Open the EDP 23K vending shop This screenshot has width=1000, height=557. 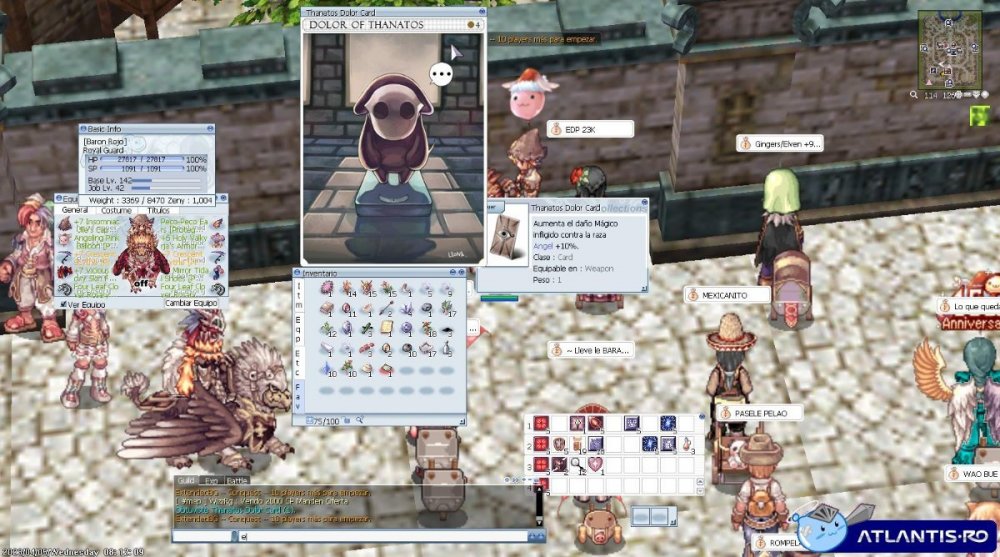pos(590,129)
